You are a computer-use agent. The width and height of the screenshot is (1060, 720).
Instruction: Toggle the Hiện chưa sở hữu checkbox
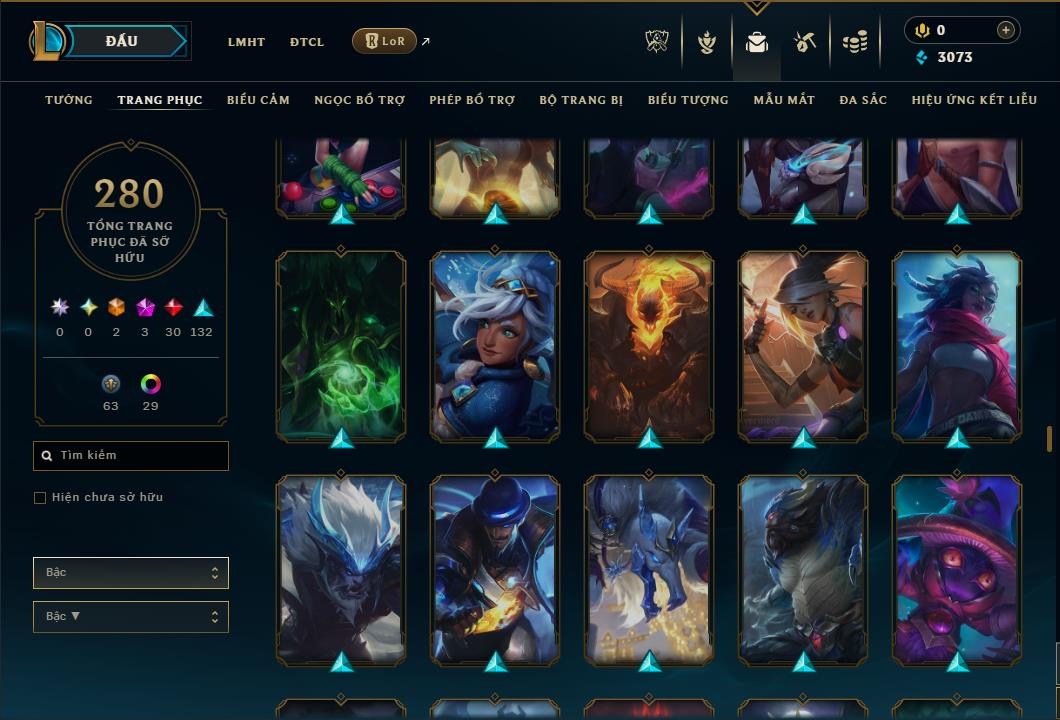40,498
